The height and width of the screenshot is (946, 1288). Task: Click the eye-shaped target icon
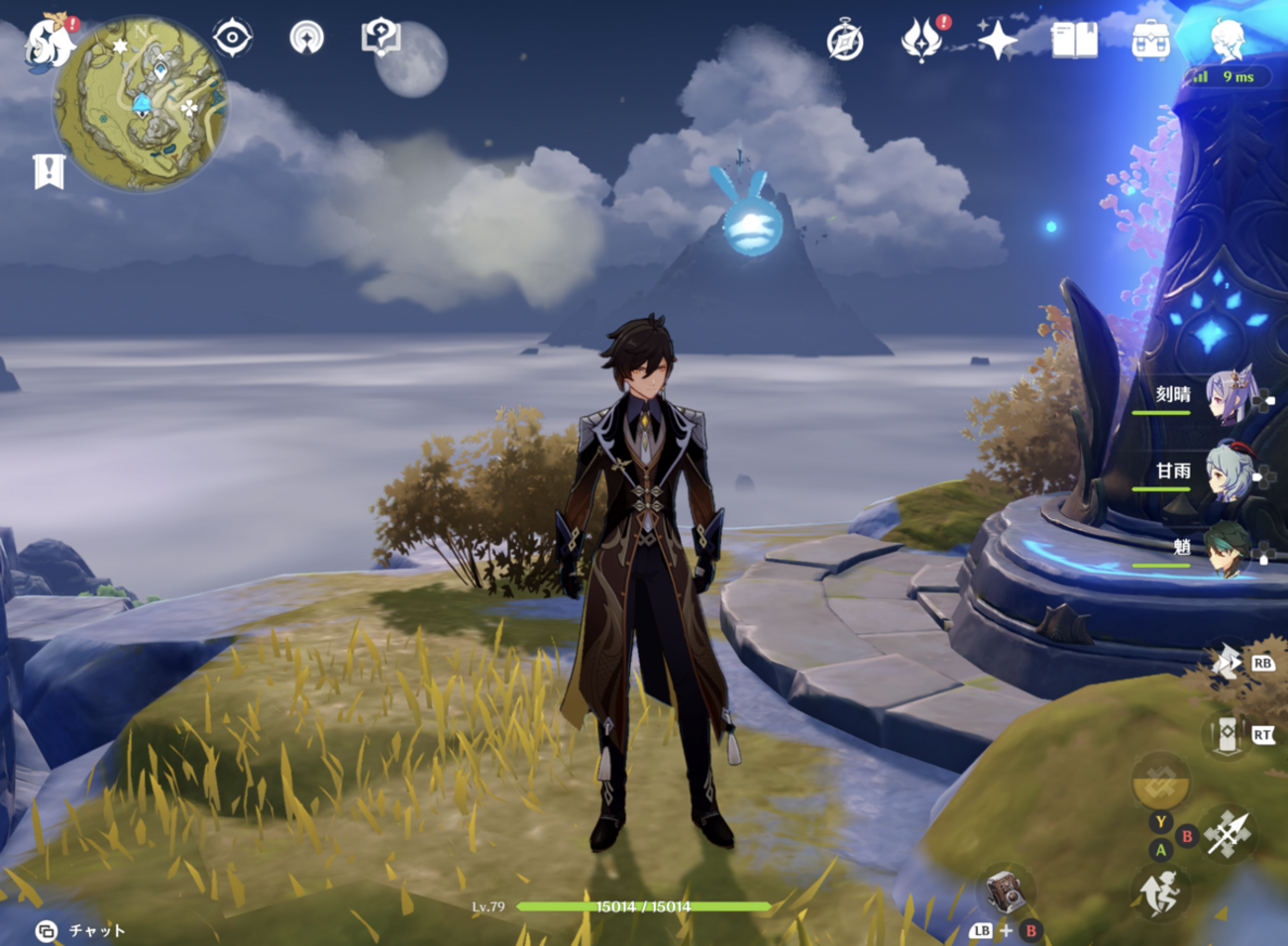[x=233, y=39]
